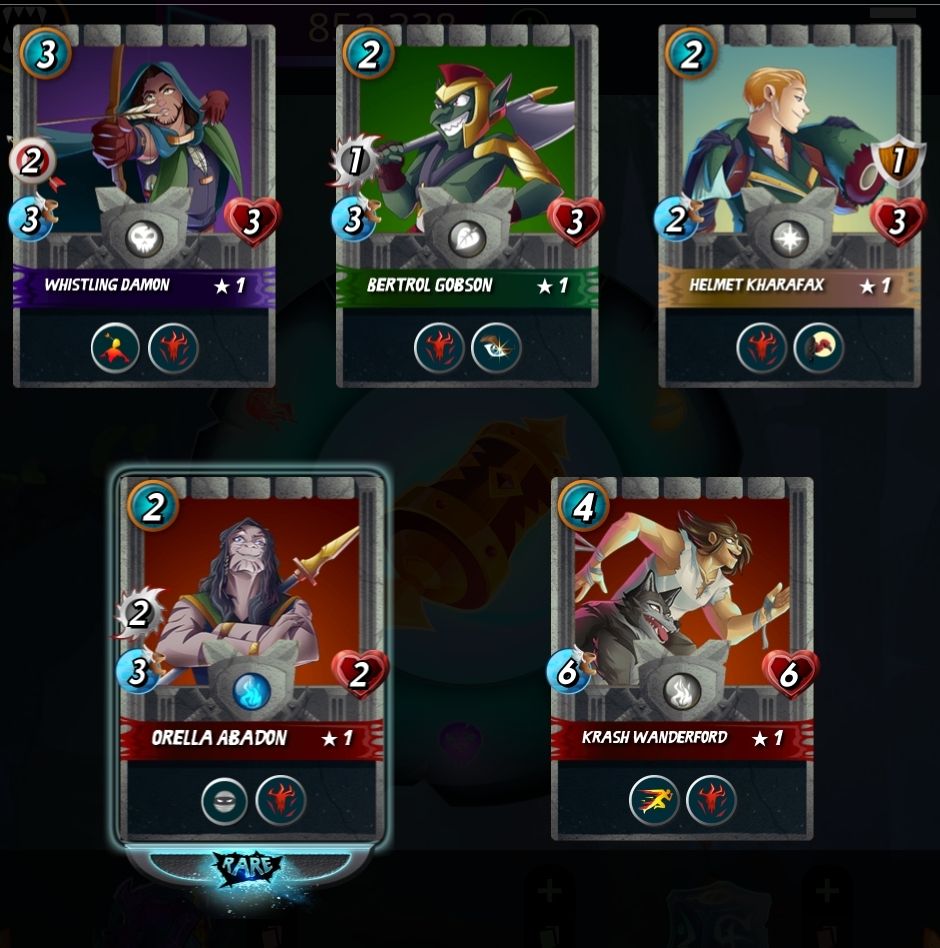The height and width of the screenshot is (948, 940).
Task: Click the red demon ability on Bertrol Gobson
Action: [x=439, y=348]
